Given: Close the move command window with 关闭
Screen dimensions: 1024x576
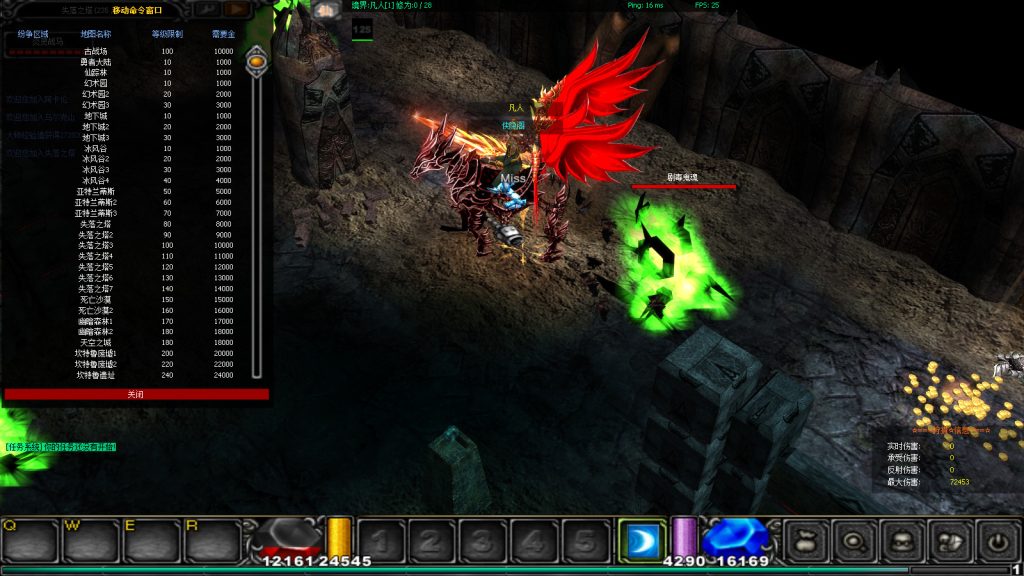Looking at the screenshot, I should point(136,394).
